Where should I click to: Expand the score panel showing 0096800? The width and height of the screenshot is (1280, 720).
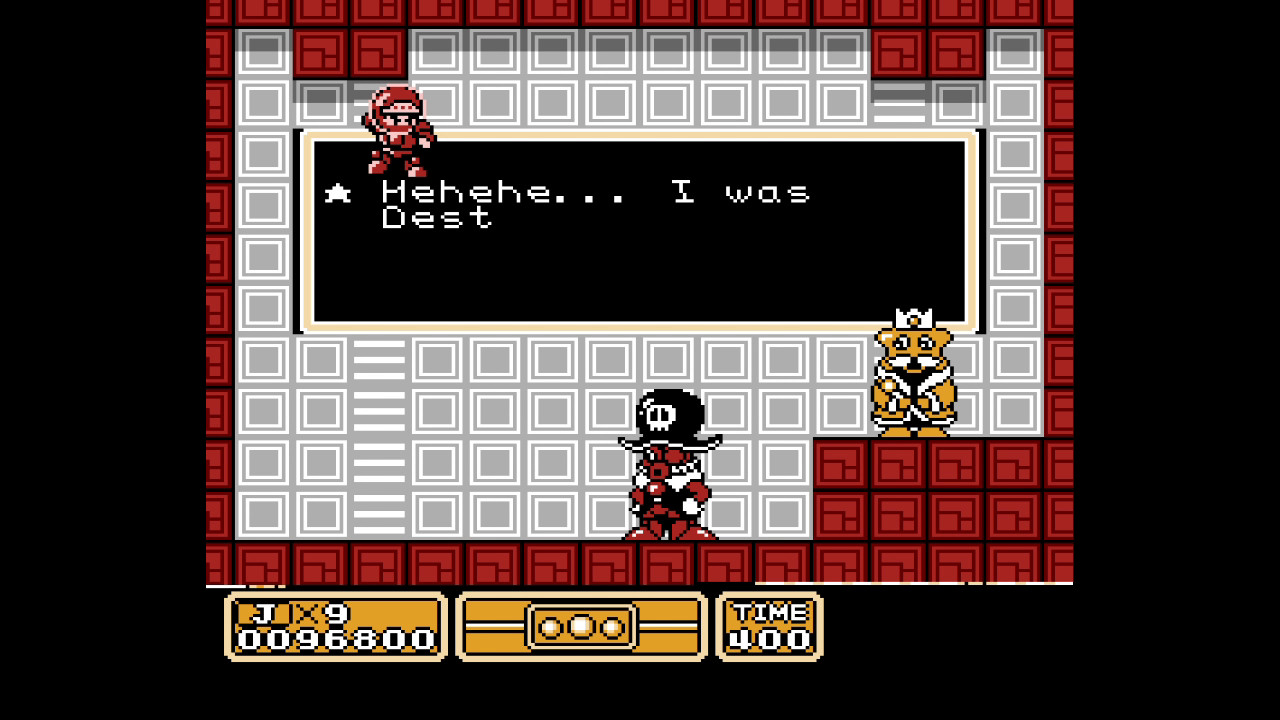click(x=335, y=628)
